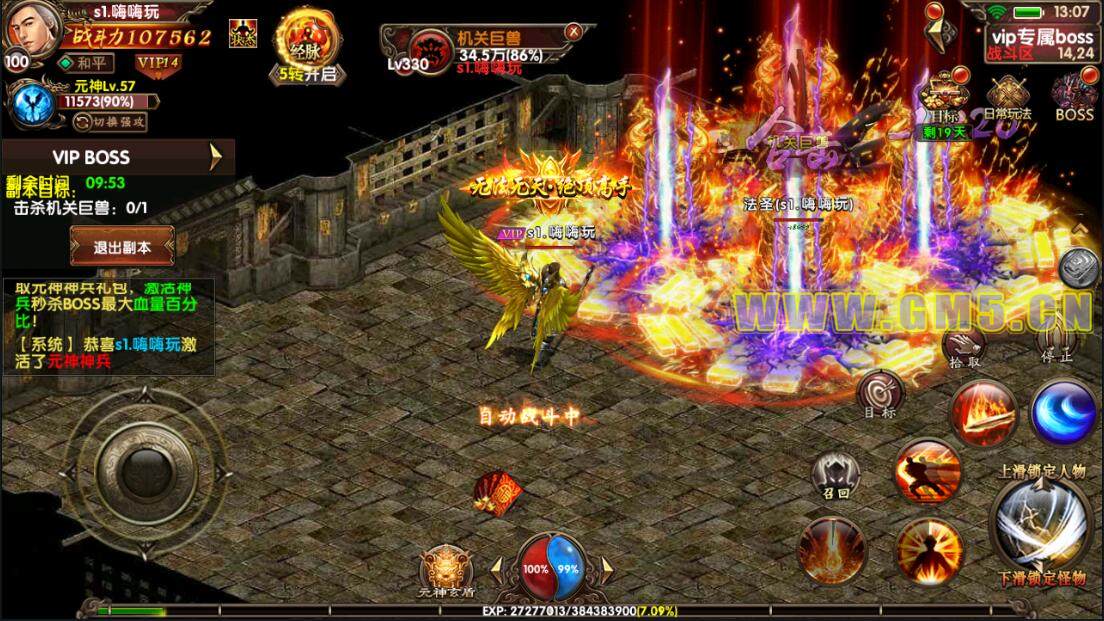Exit the dungeon with 退出副本 button
Image resolution: width=1104 pixels, height=621 pixels.
tap(122, 246)
